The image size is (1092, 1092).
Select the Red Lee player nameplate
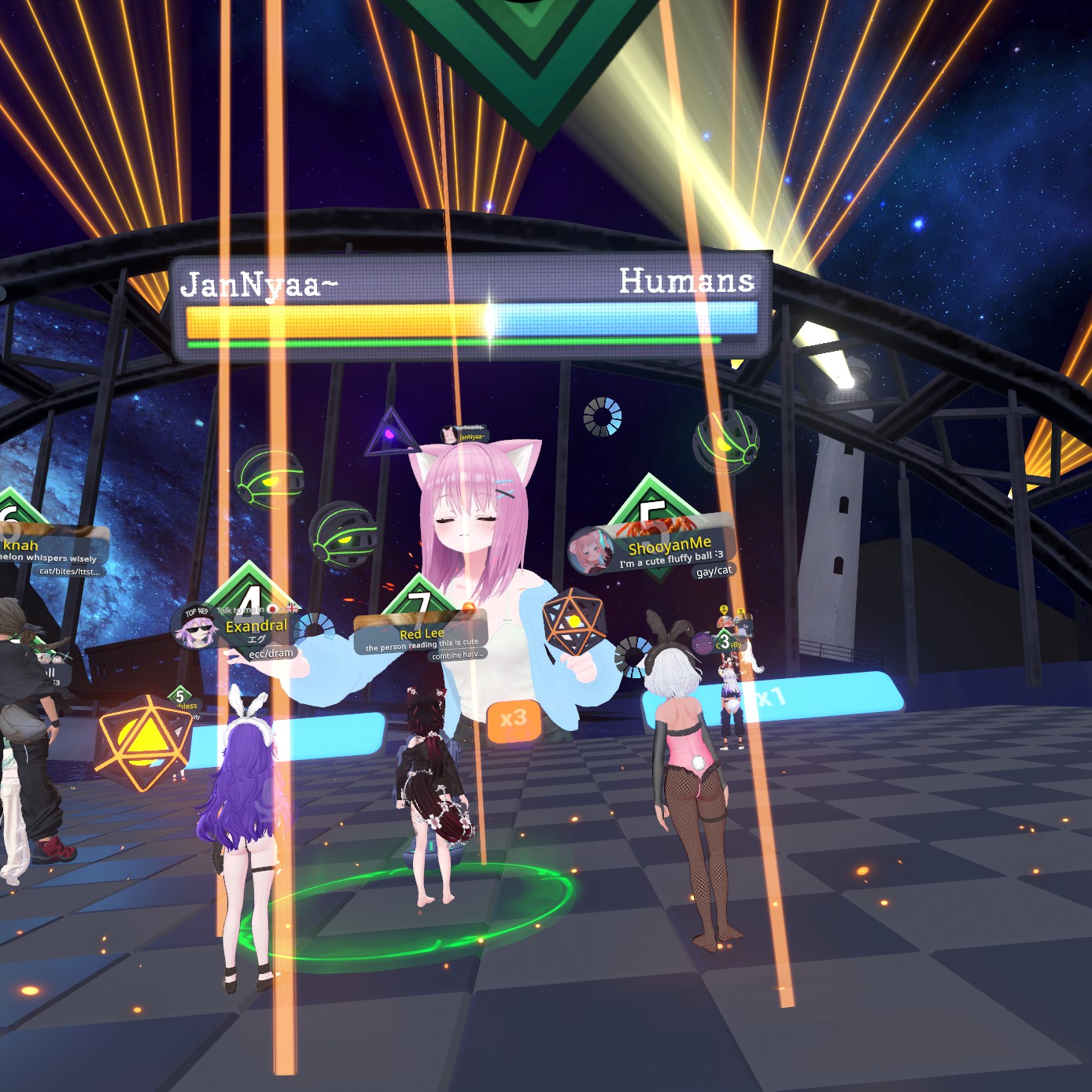(x=422, y=634)
